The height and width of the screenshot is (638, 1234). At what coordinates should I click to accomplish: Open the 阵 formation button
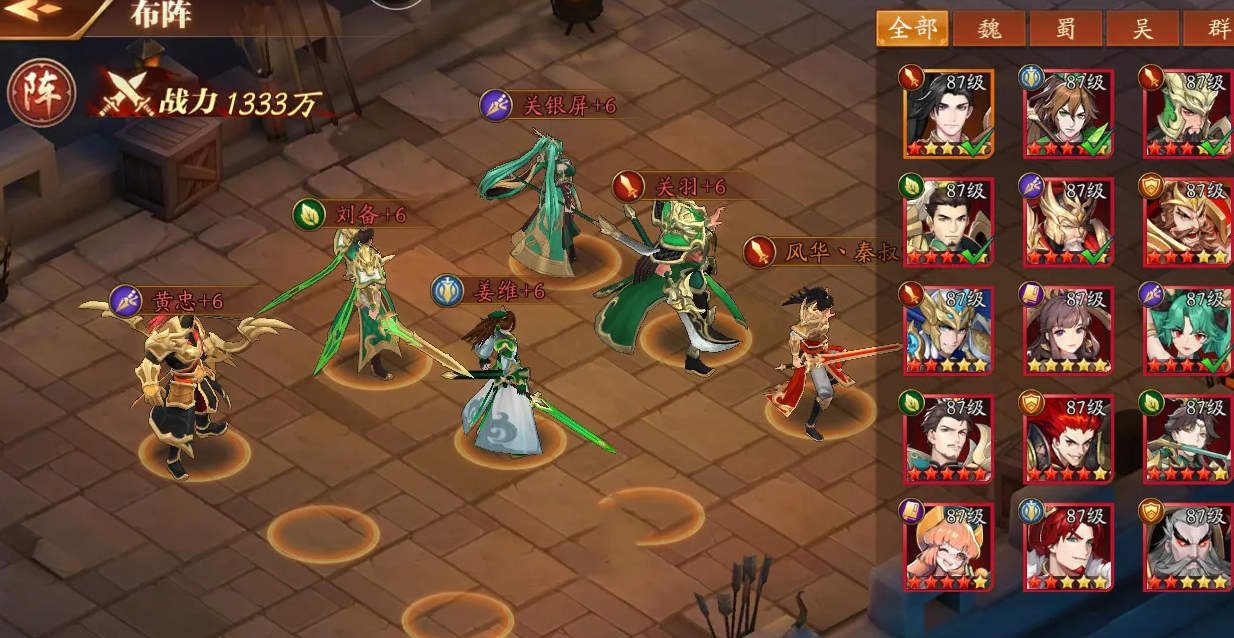click(x=41, y=93)
